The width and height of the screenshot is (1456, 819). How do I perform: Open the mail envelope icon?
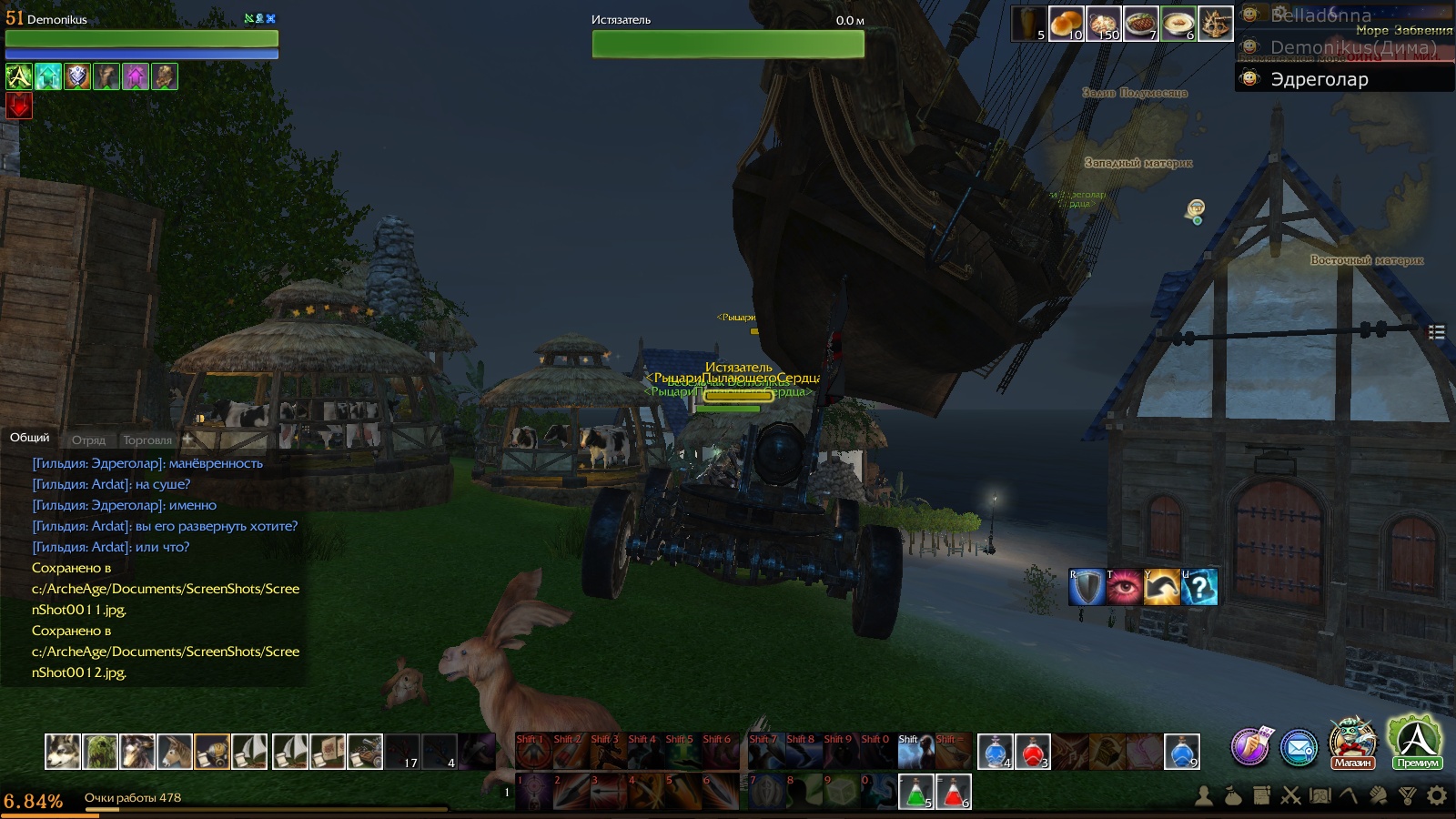(x=1299, y=748)
